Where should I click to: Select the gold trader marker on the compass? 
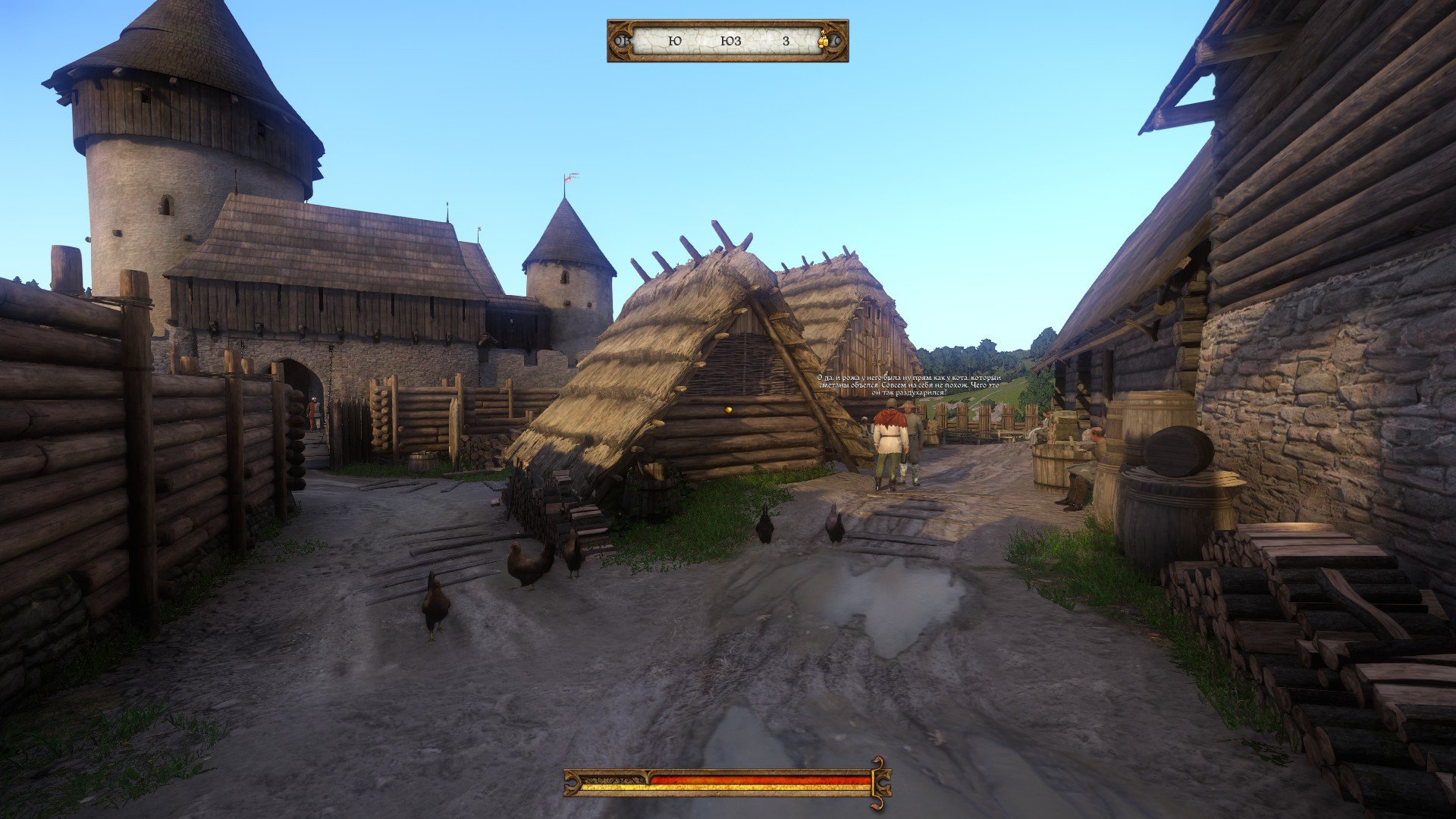[824, 41]
